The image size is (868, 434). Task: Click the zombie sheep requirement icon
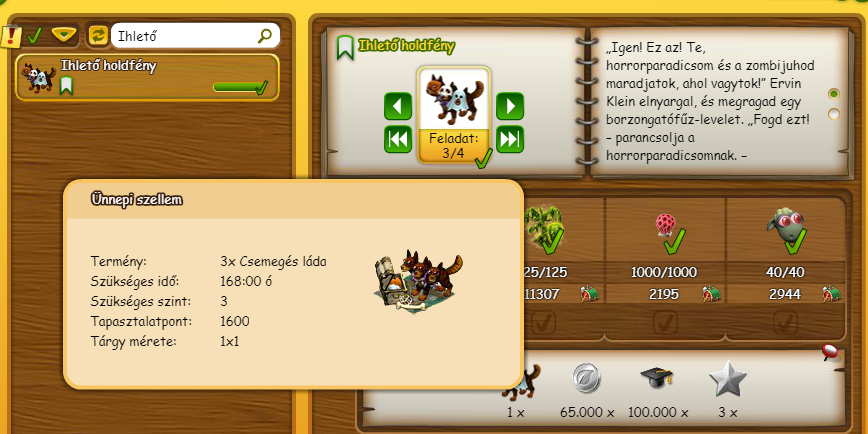(x=784, y=226)
